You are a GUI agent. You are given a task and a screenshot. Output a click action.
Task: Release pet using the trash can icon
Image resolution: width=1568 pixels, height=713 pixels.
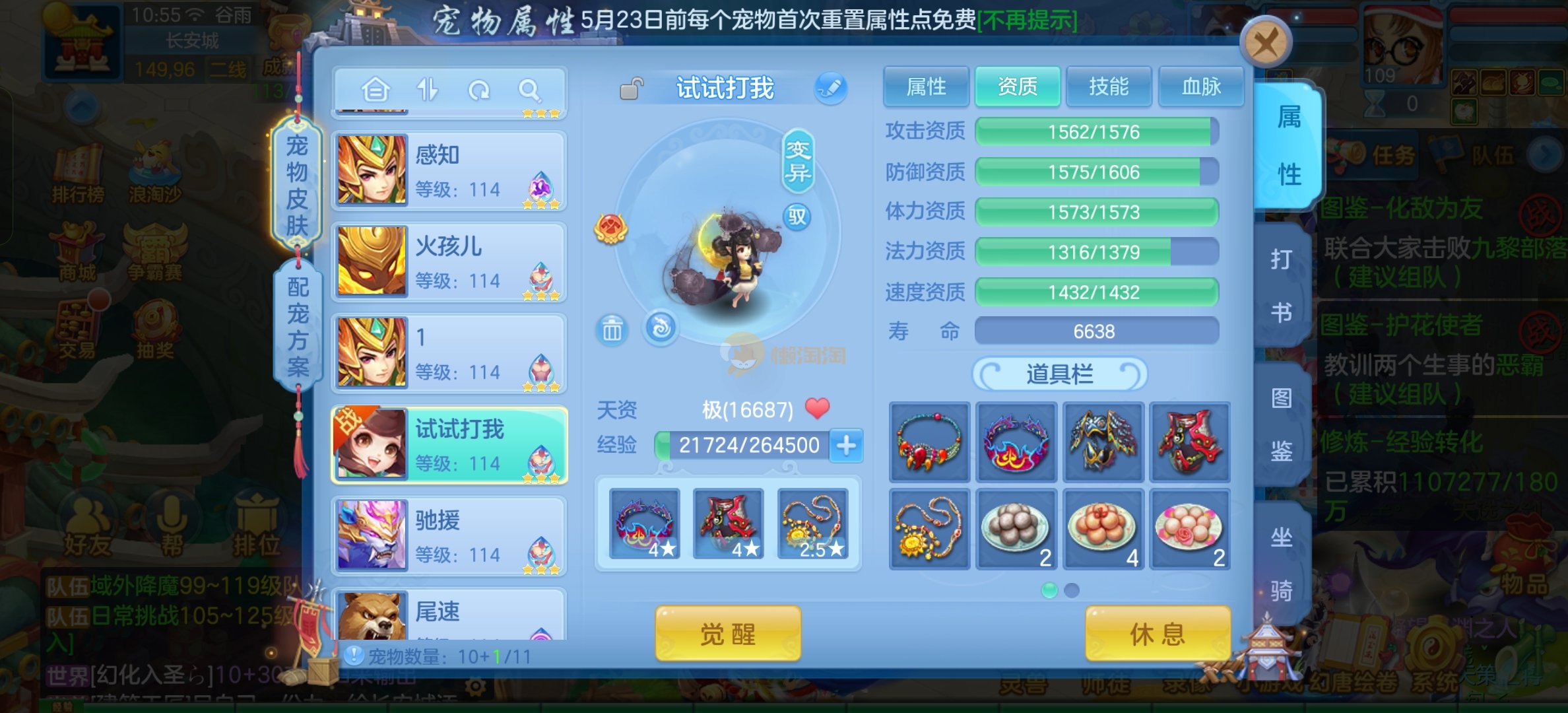pyautogui.click(x=612, y=329)
